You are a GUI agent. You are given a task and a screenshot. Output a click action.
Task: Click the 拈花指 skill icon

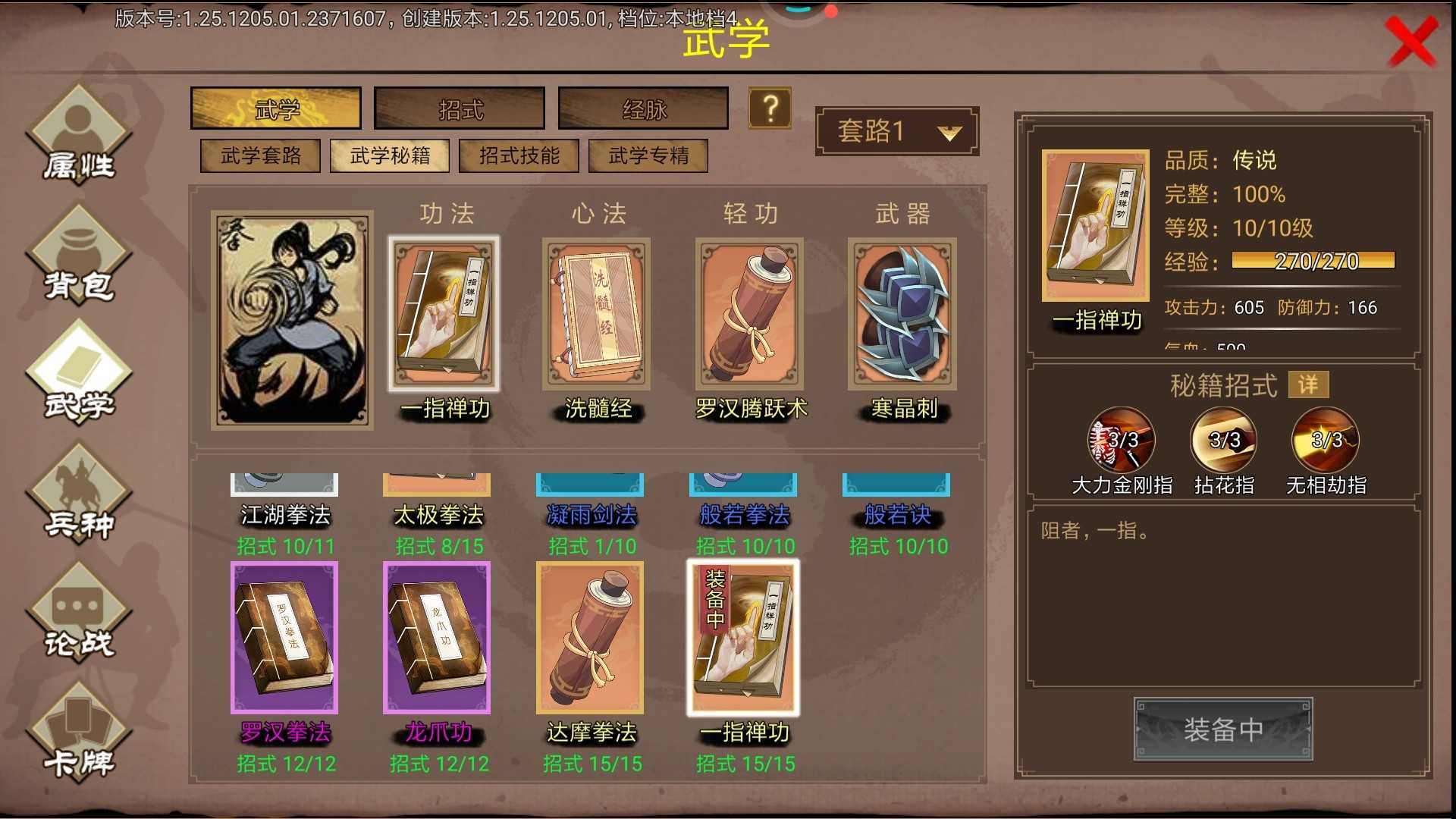coord(1222,440)
